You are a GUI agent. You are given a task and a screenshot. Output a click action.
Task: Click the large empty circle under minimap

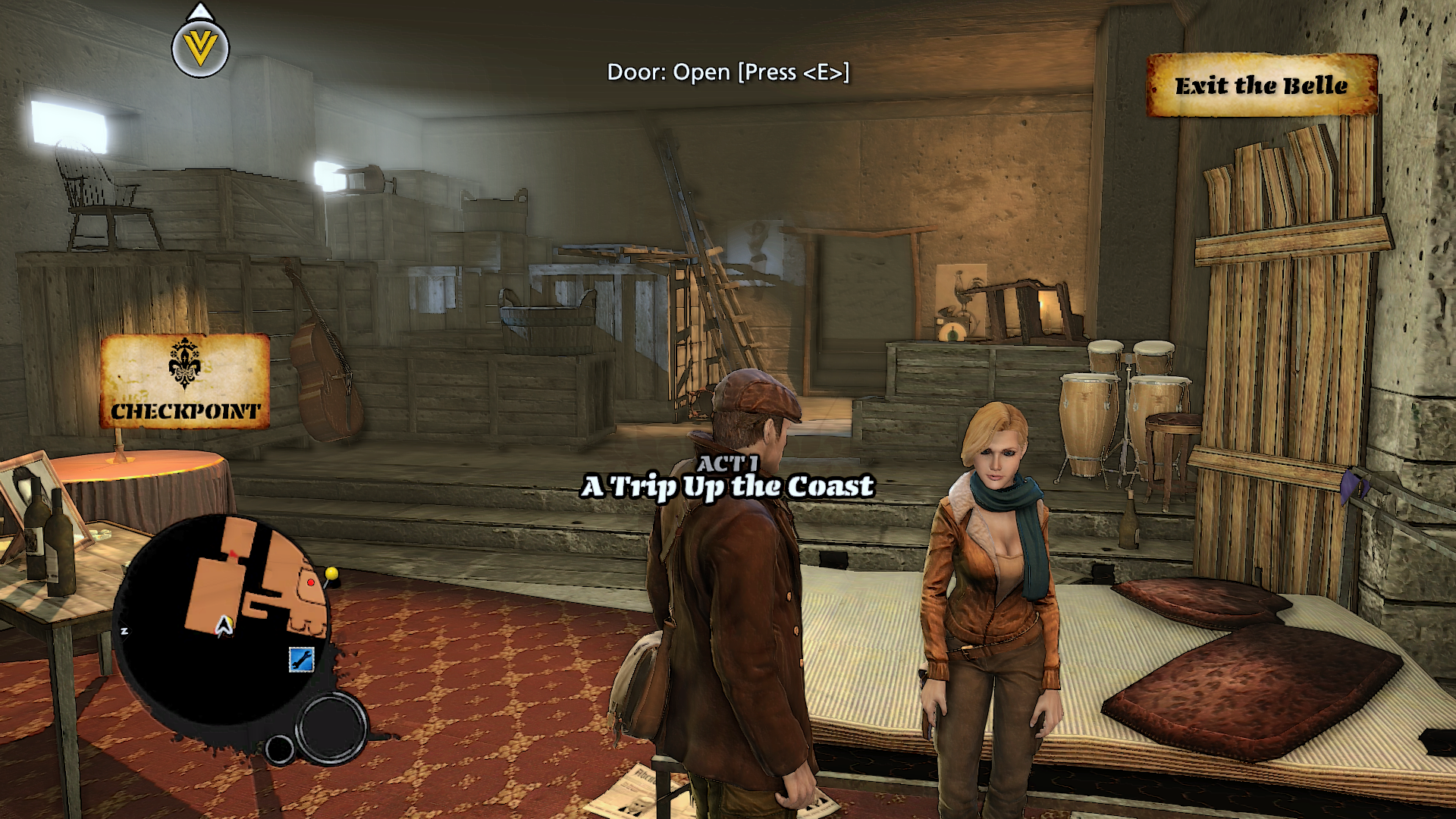[331, 727]
